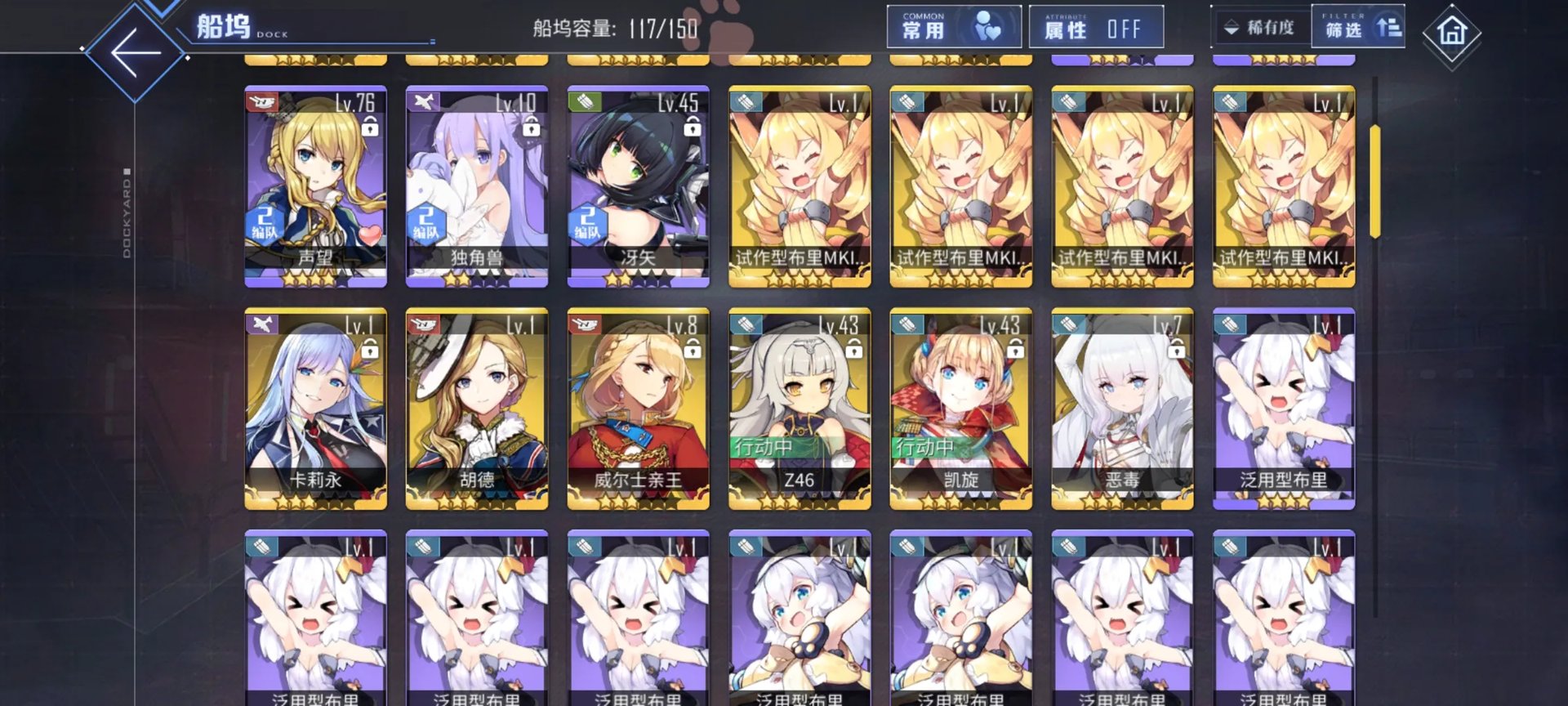Select the 声望 ship card
This screenshot has width=1568, height=706.
(315, 186)
